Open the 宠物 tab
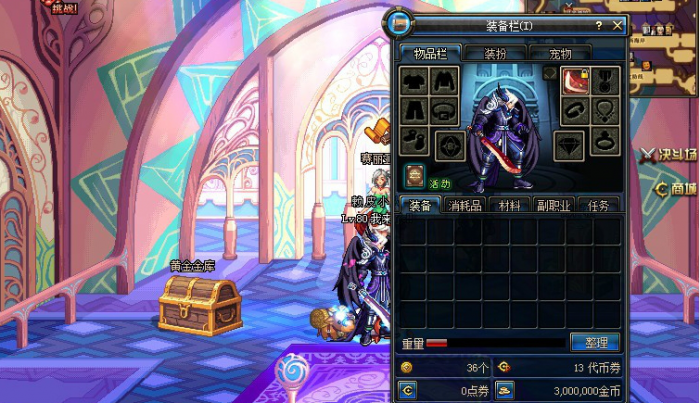 click(558, 53)
